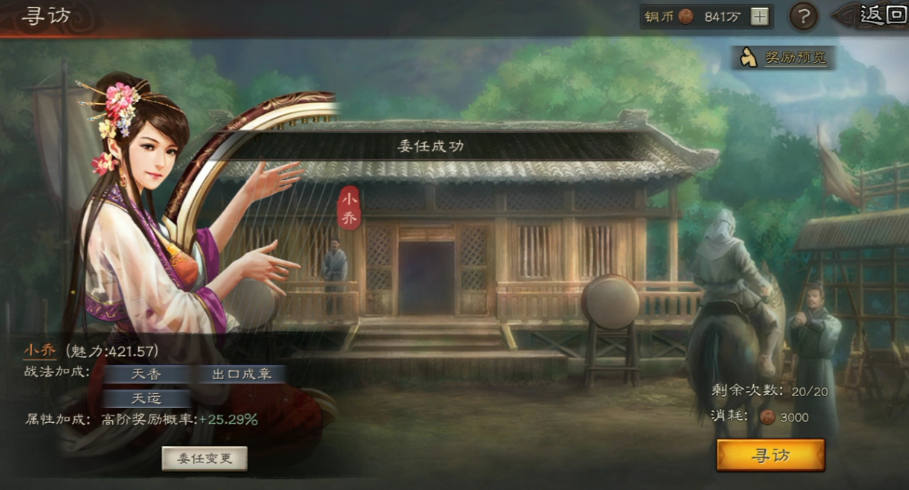Open the 奖励预览 reward preview
This screenshot has height=490, width=909.
[784, 58]
